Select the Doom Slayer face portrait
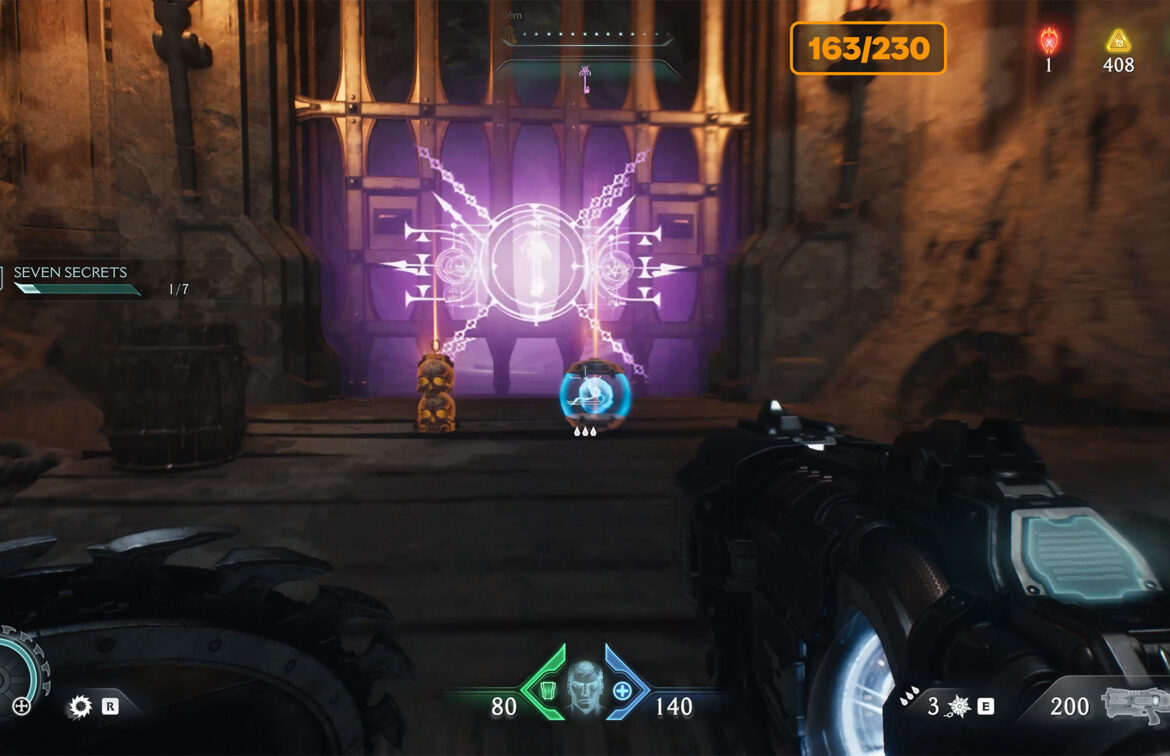The width and height of the screenshot is (1170, 756). point(585,687)
